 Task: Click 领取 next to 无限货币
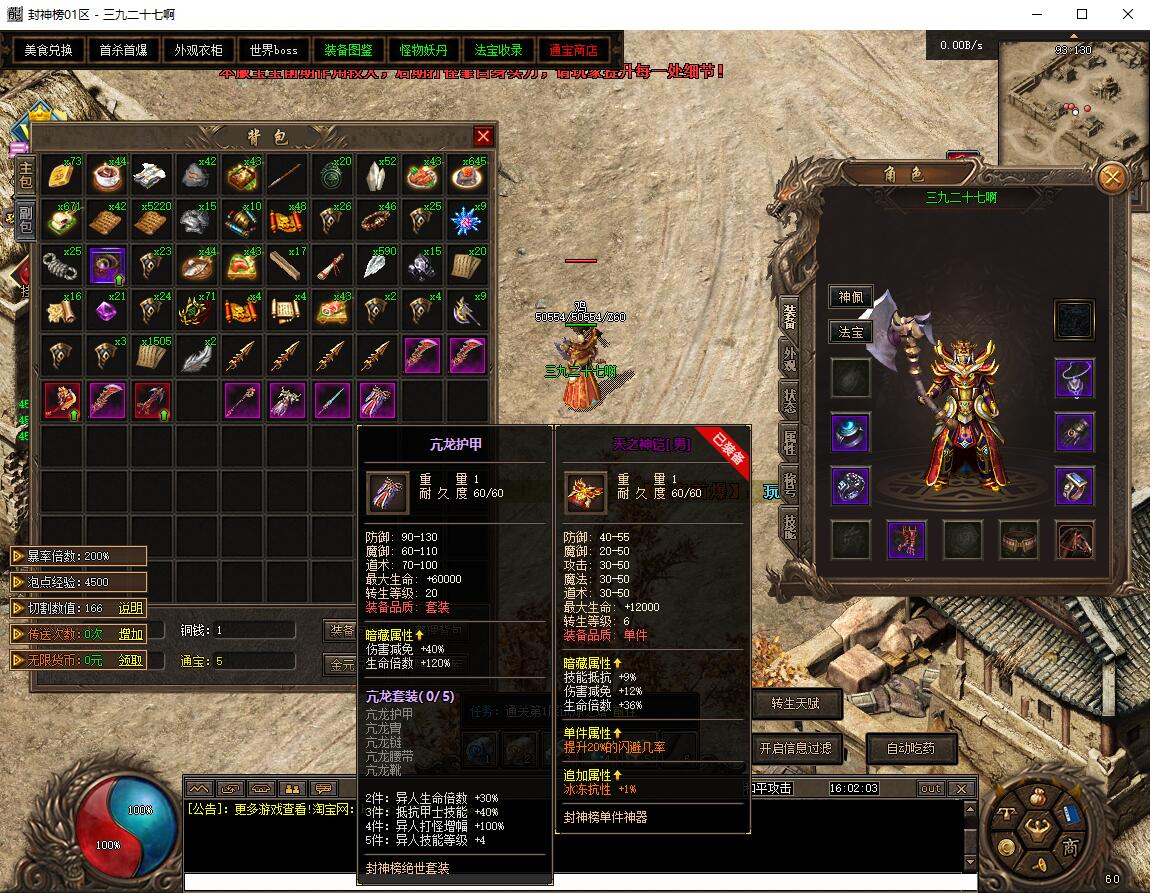click(x=131, y=660)
